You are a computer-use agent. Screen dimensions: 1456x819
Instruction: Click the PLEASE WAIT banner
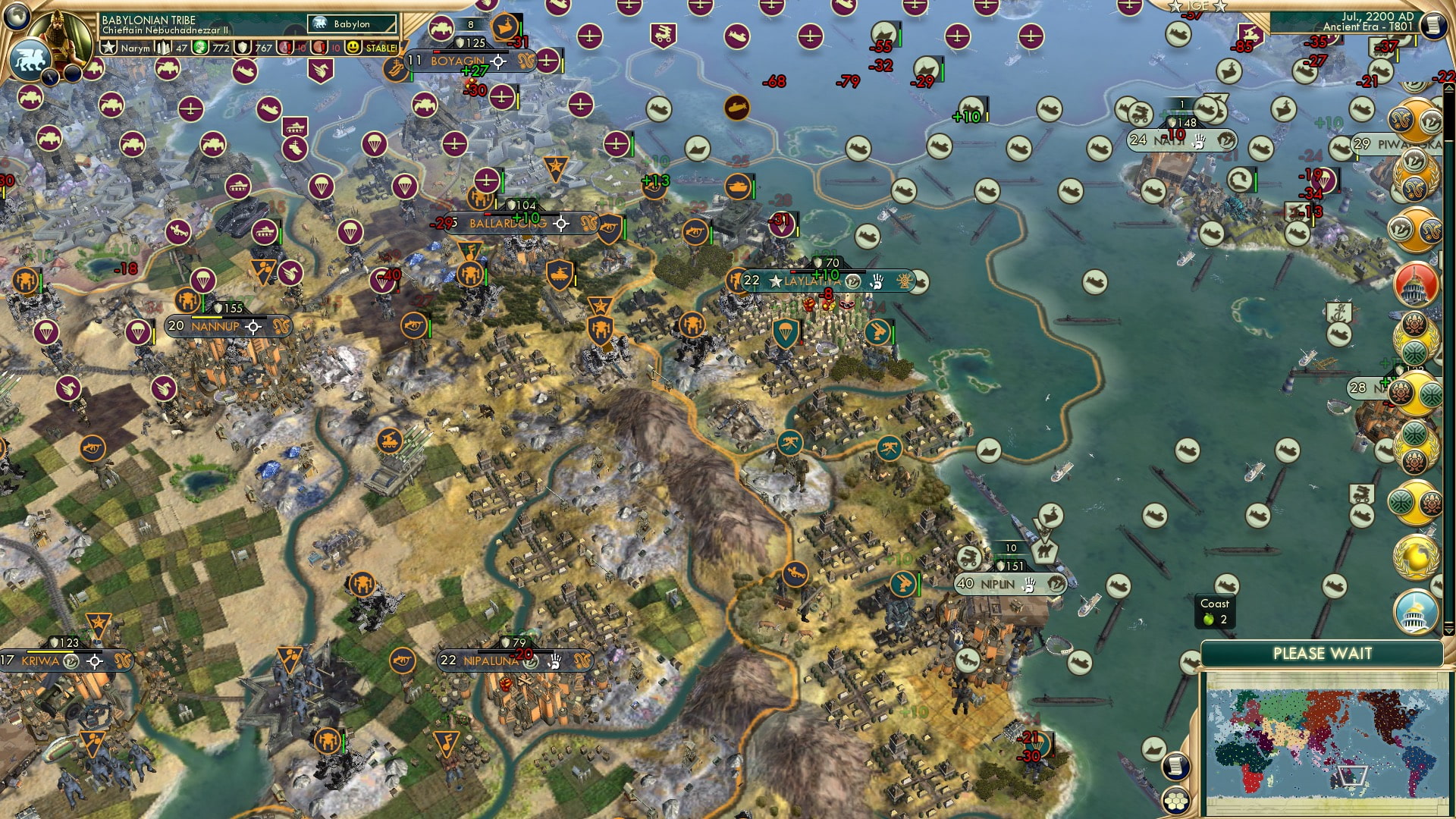click(x=1323, y=652)
